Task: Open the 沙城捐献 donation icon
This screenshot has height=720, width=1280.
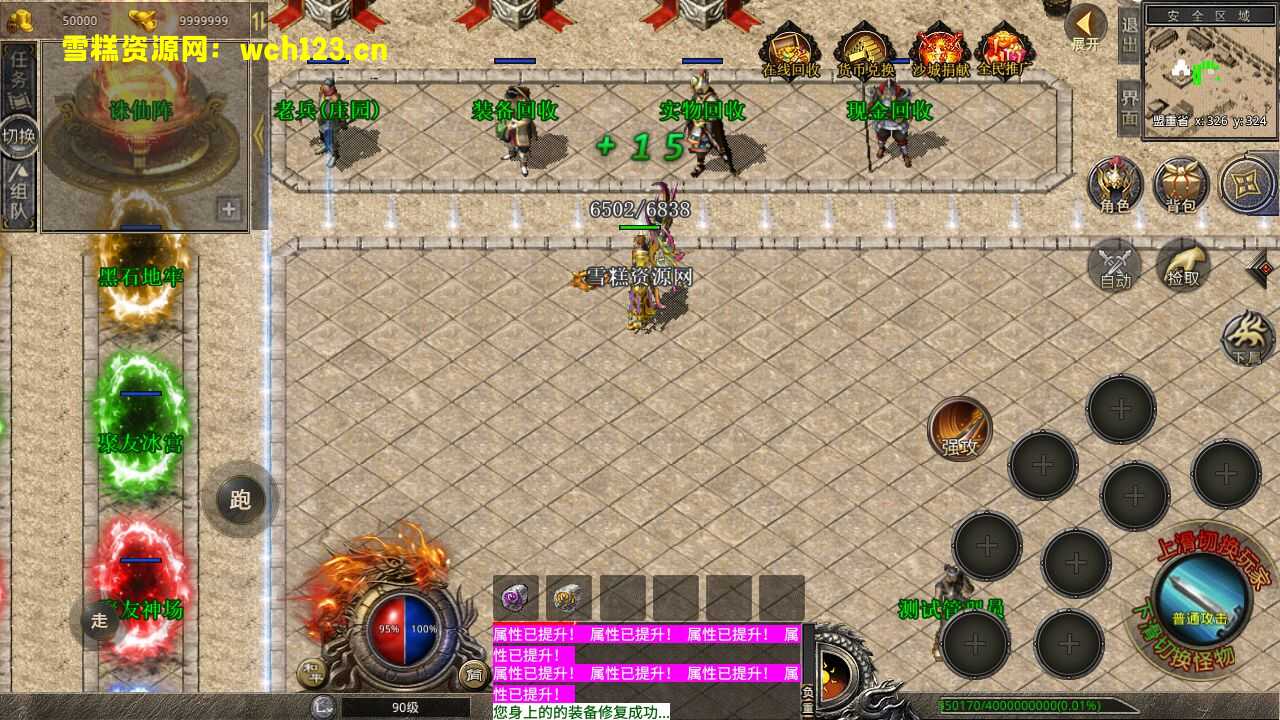Action: coord(940,52)
